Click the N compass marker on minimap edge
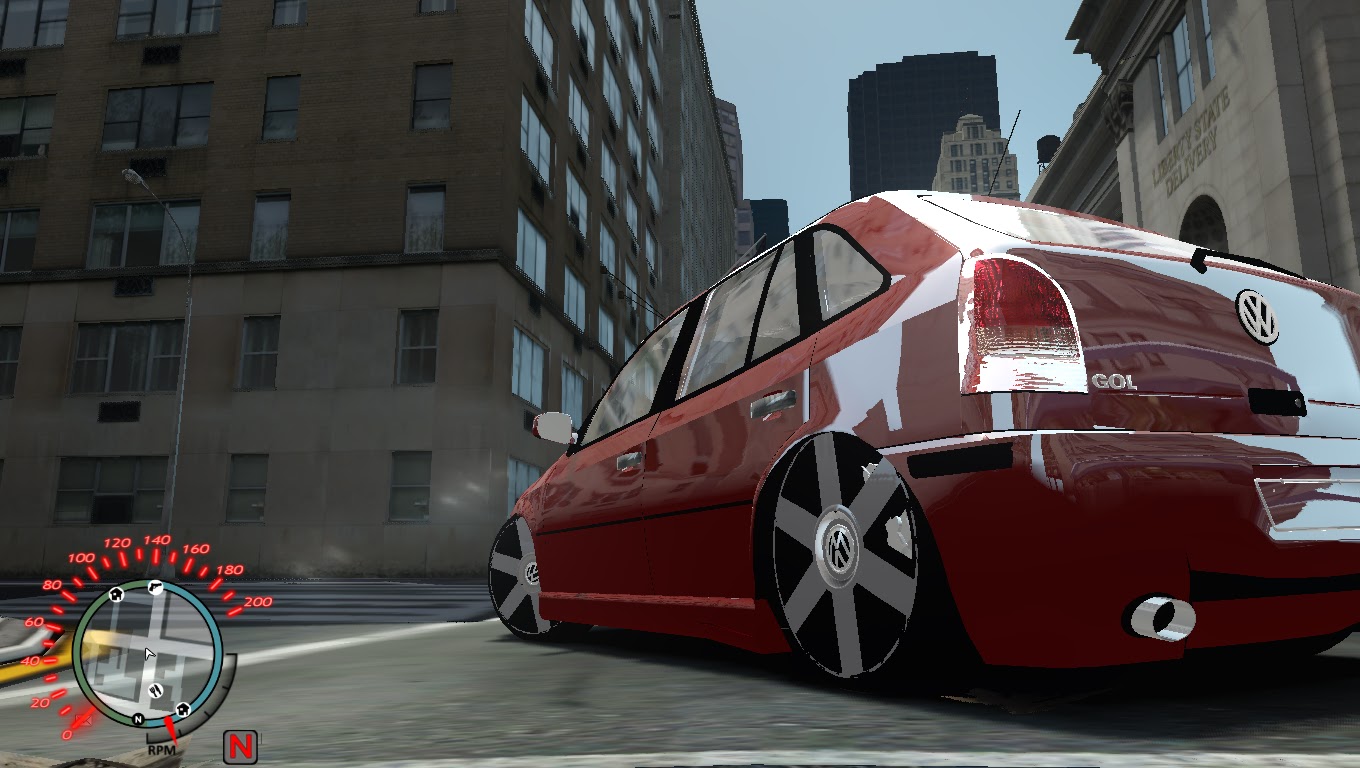 [137, 720]
